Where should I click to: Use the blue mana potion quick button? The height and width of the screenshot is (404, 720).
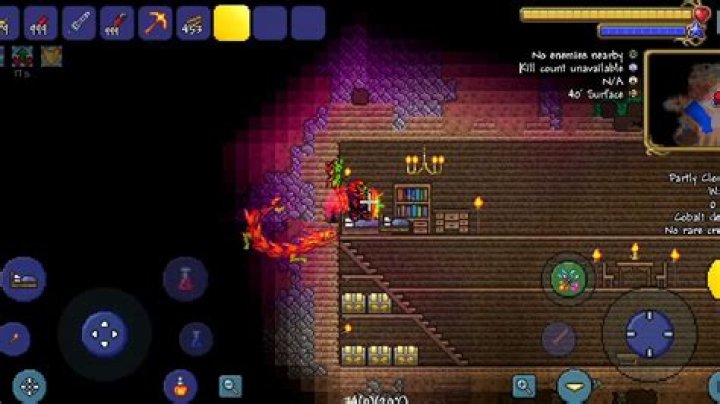196,338
